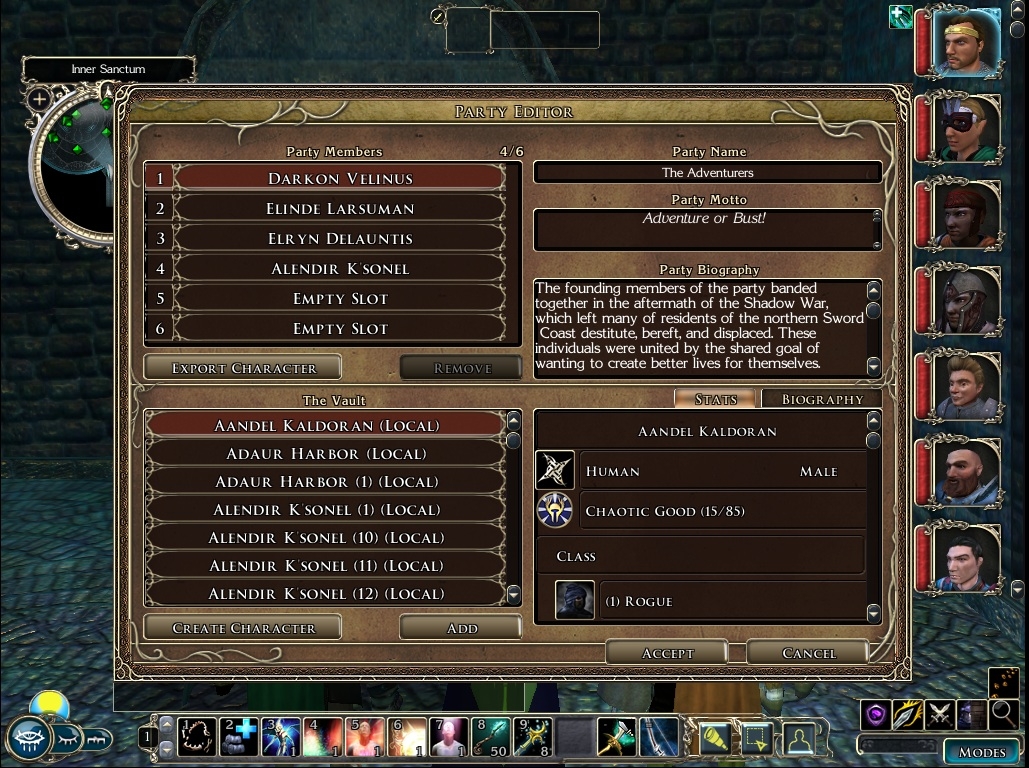Switch to the Biography tab
The width and height of the screenshot is (1029, 768).
point(821,399)
